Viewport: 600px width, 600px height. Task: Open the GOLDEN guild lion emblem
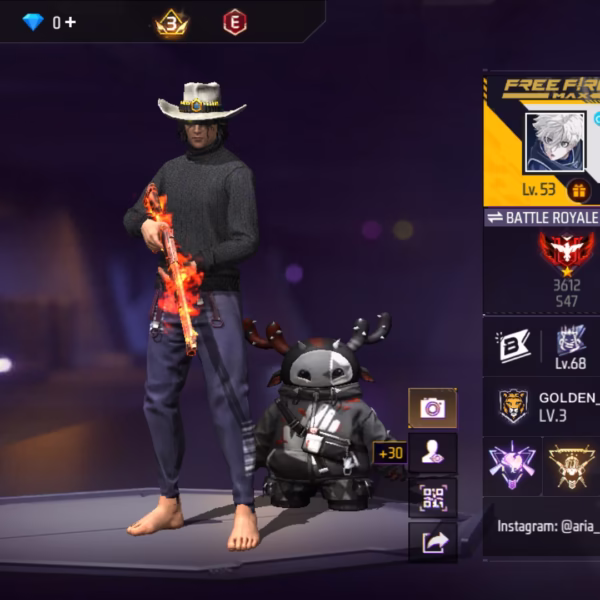click(514, 405)
